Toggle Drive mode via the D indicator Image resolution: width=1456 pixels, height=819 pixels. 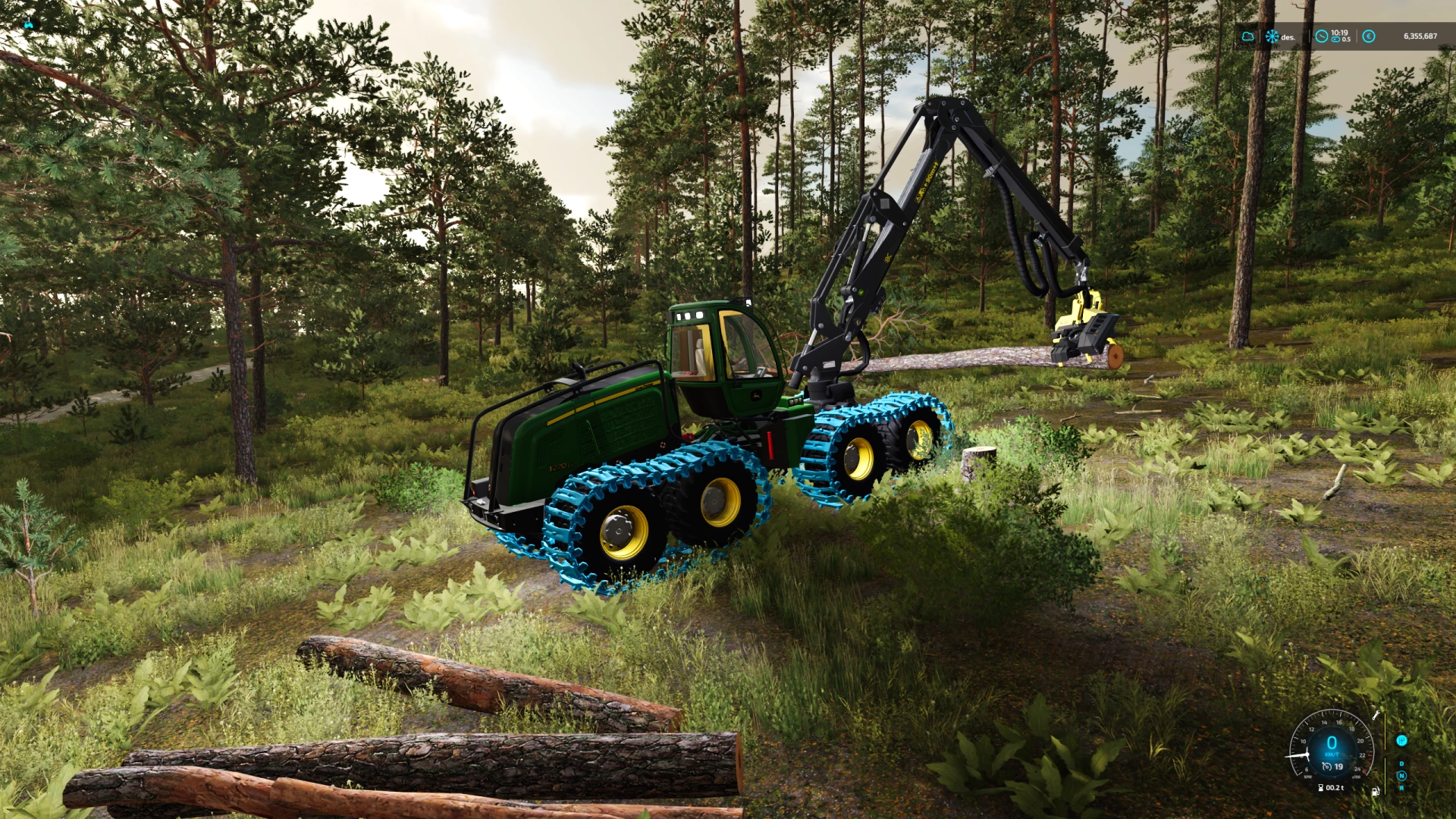1401,764
